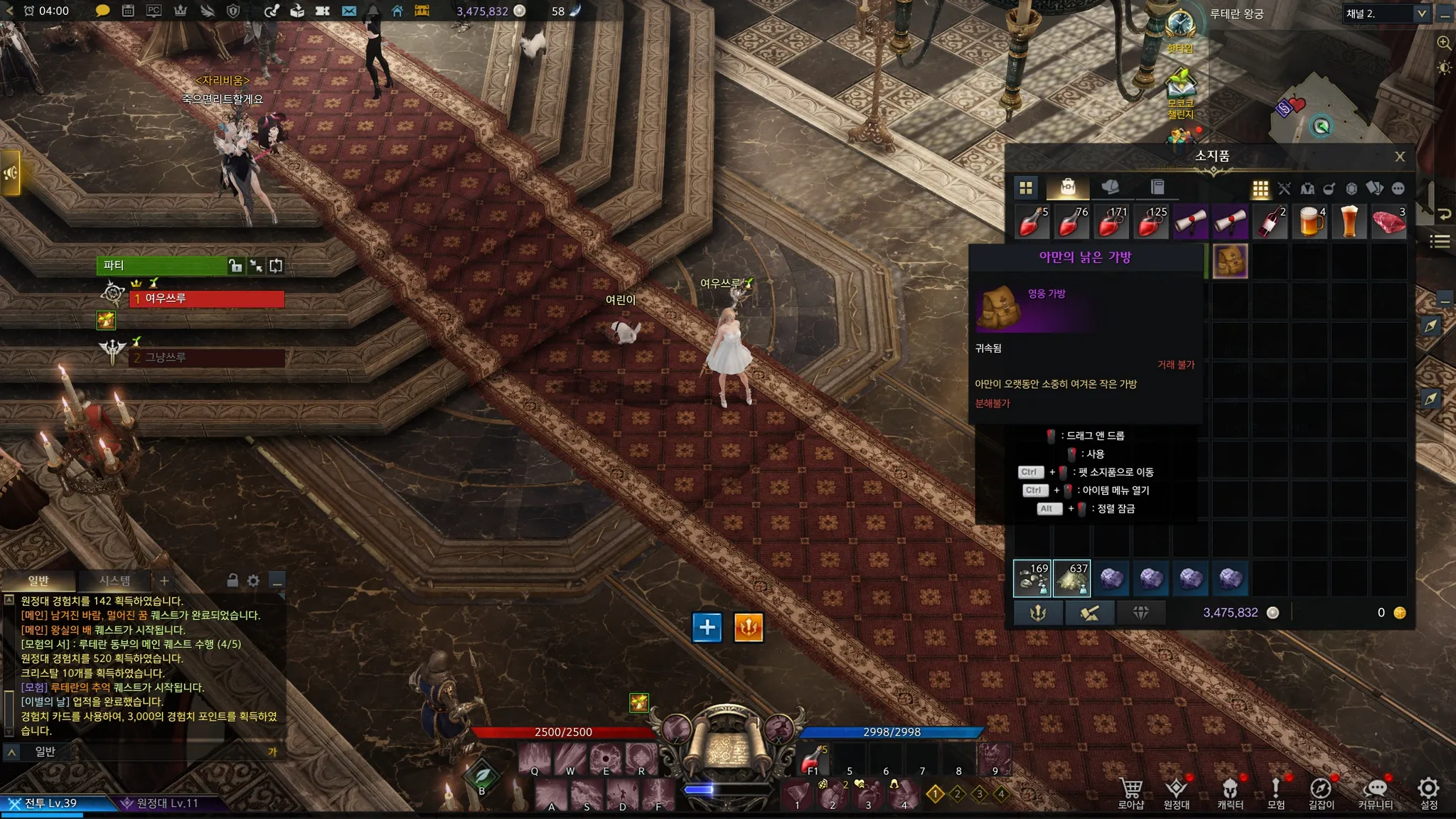This screenshot has height=819, width=1456.
Task: Open the Character menu
Action: [1230, 792]
